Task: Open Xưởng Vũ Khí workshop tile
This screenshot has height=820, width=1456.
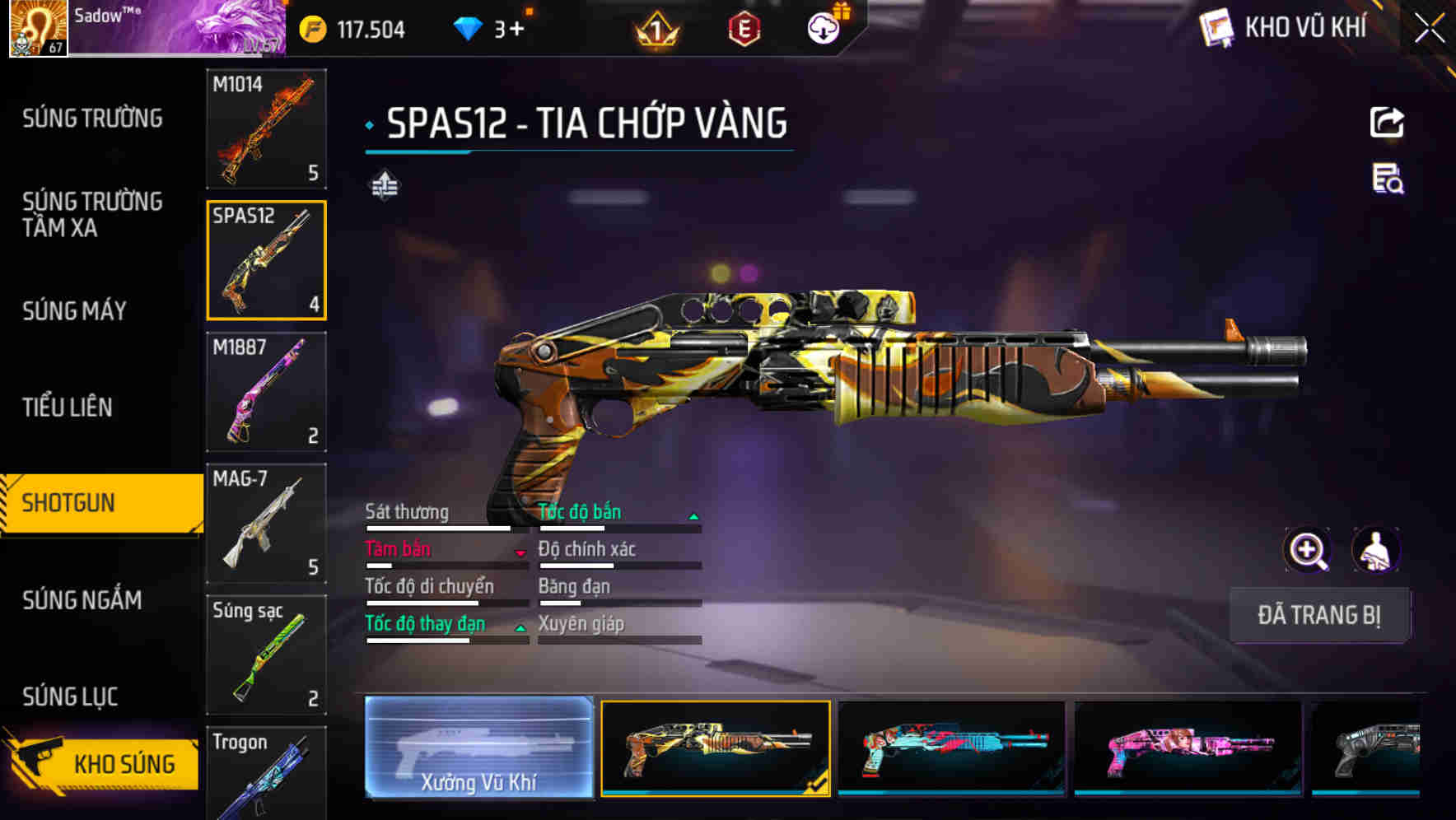Action: click(478, 747)
